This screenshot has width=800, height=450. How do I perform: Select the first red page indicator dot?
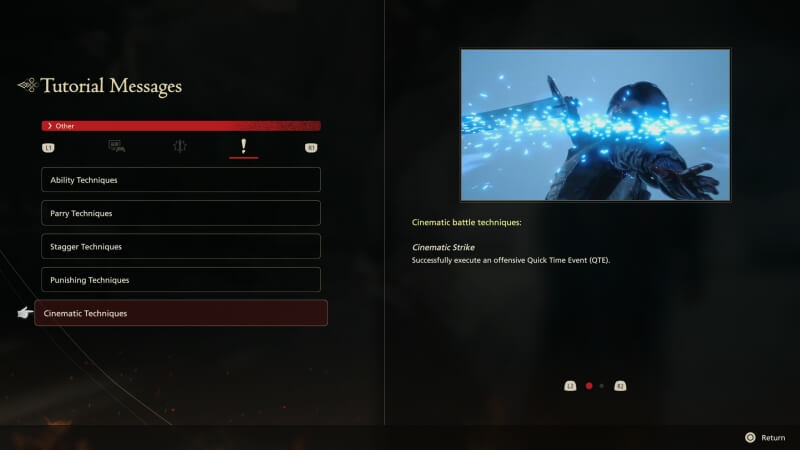(x=589, y=385)
